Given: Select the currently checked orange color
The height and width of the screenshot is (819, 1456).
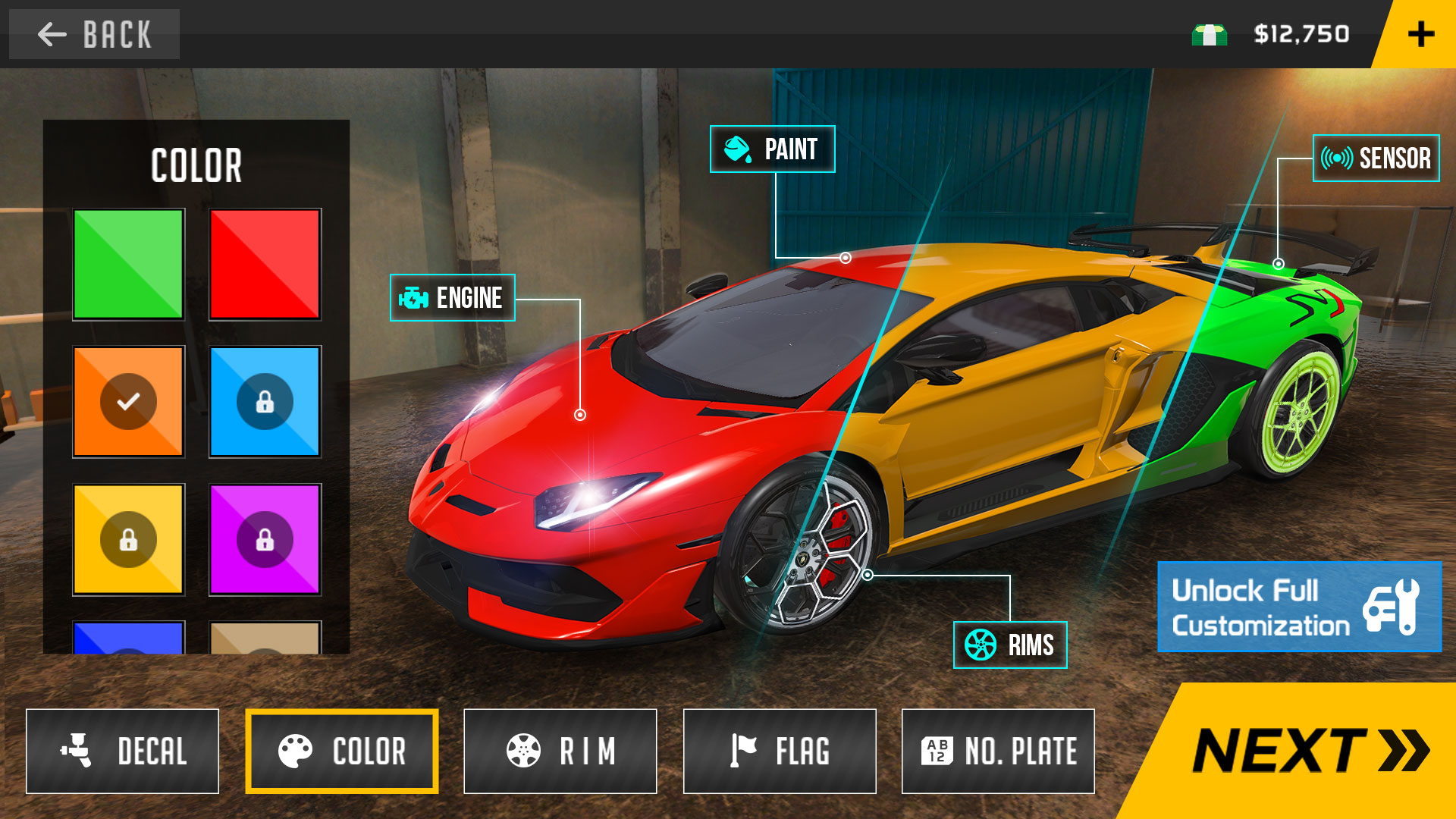Looking at the screenshot, I should click(127, 400).
